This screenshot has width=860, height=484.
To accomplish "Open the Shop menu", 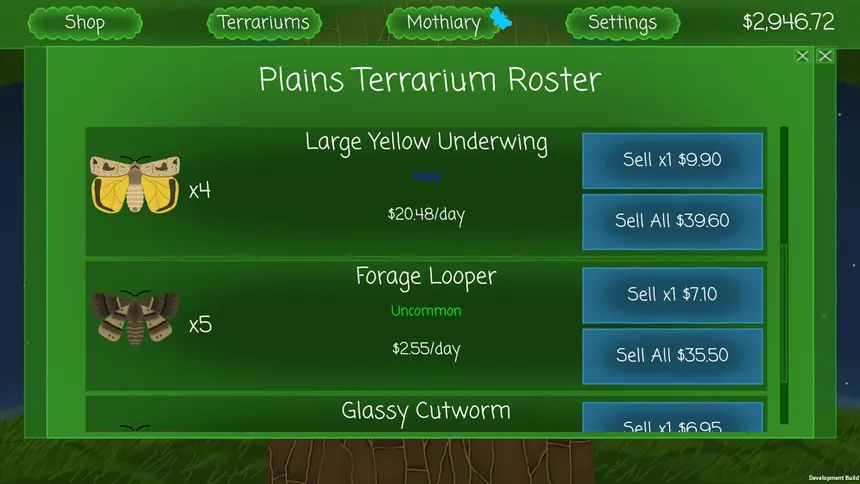I will pos(84,22).
